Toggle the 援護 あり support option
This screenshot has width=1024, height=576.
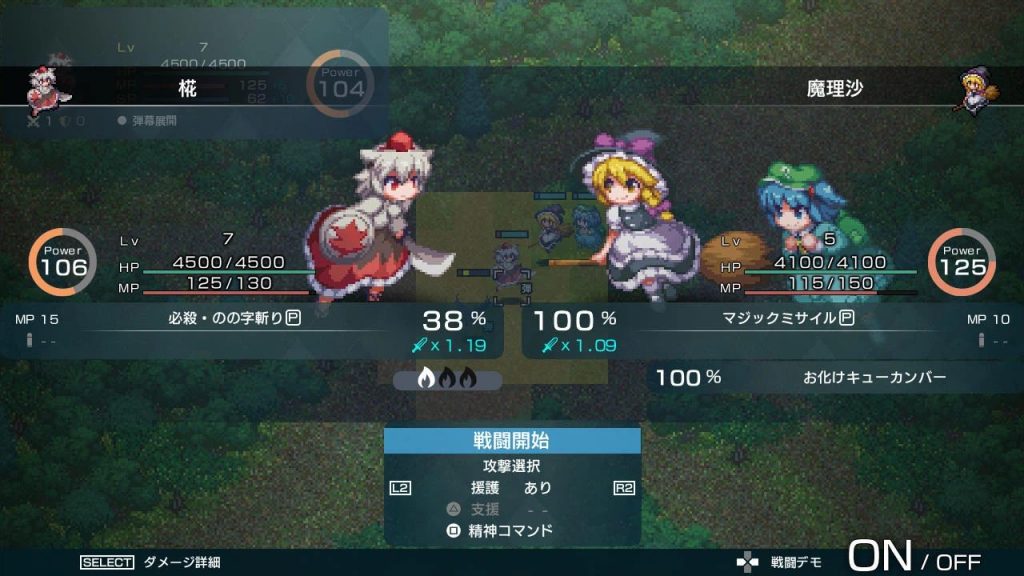pyautogui.click(x=512, y=488)
